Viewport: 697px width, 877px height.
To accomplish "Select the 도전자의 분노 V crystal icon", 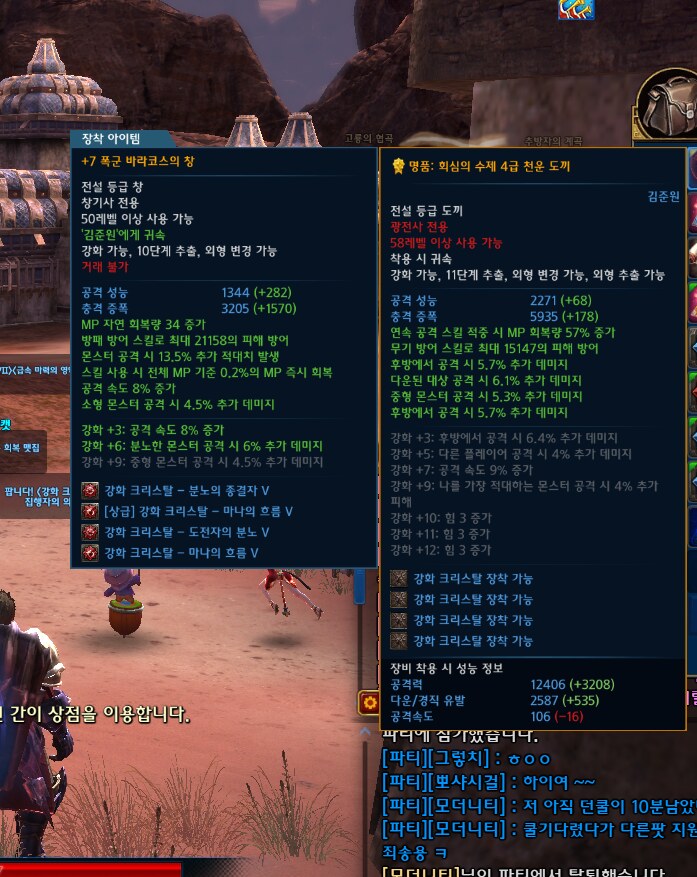I will pyautogui.click(x=90, y=532).
